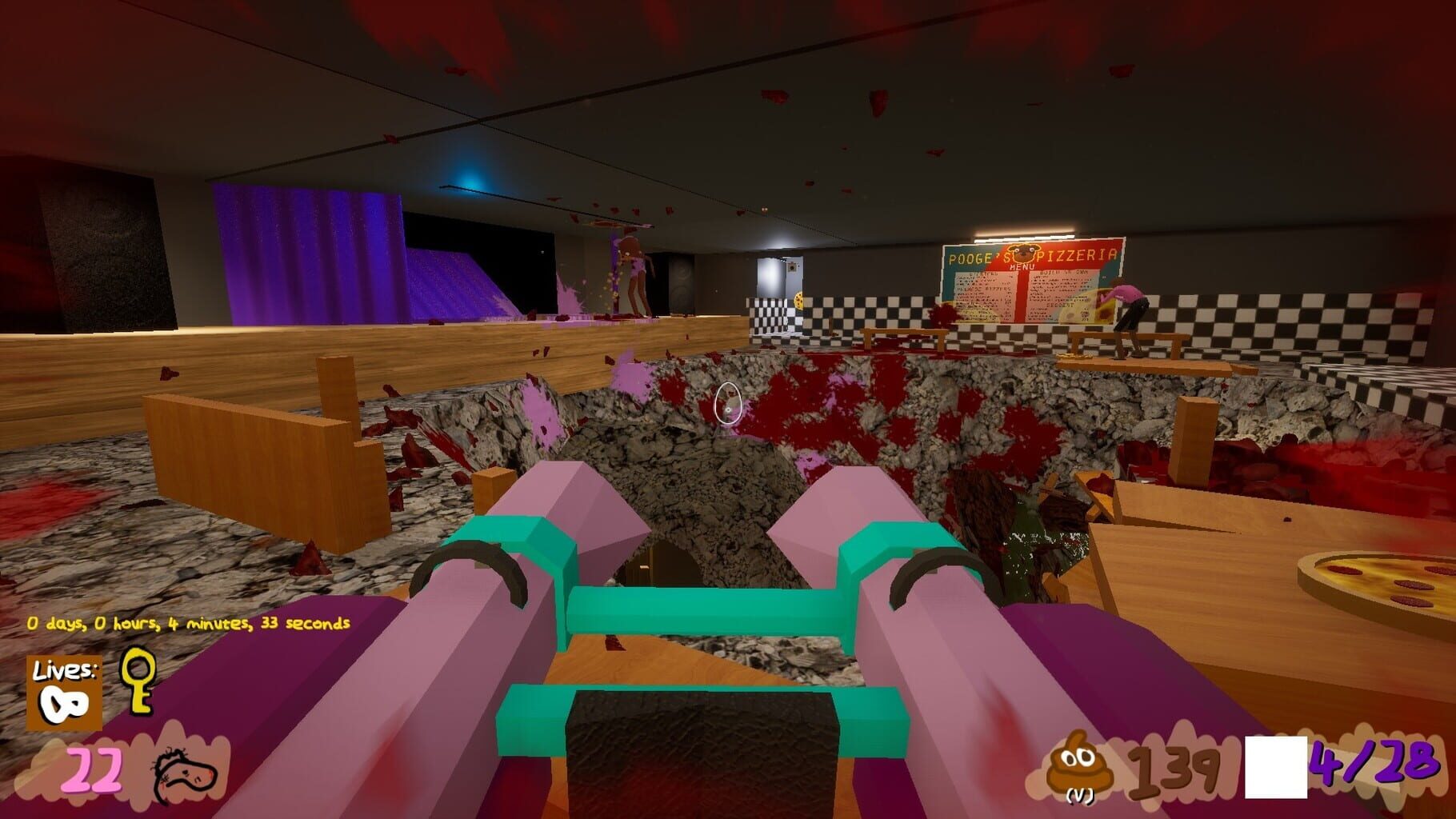Expand the DESSERT section of the menu
1456x819 pixels.
(1060, 306)
